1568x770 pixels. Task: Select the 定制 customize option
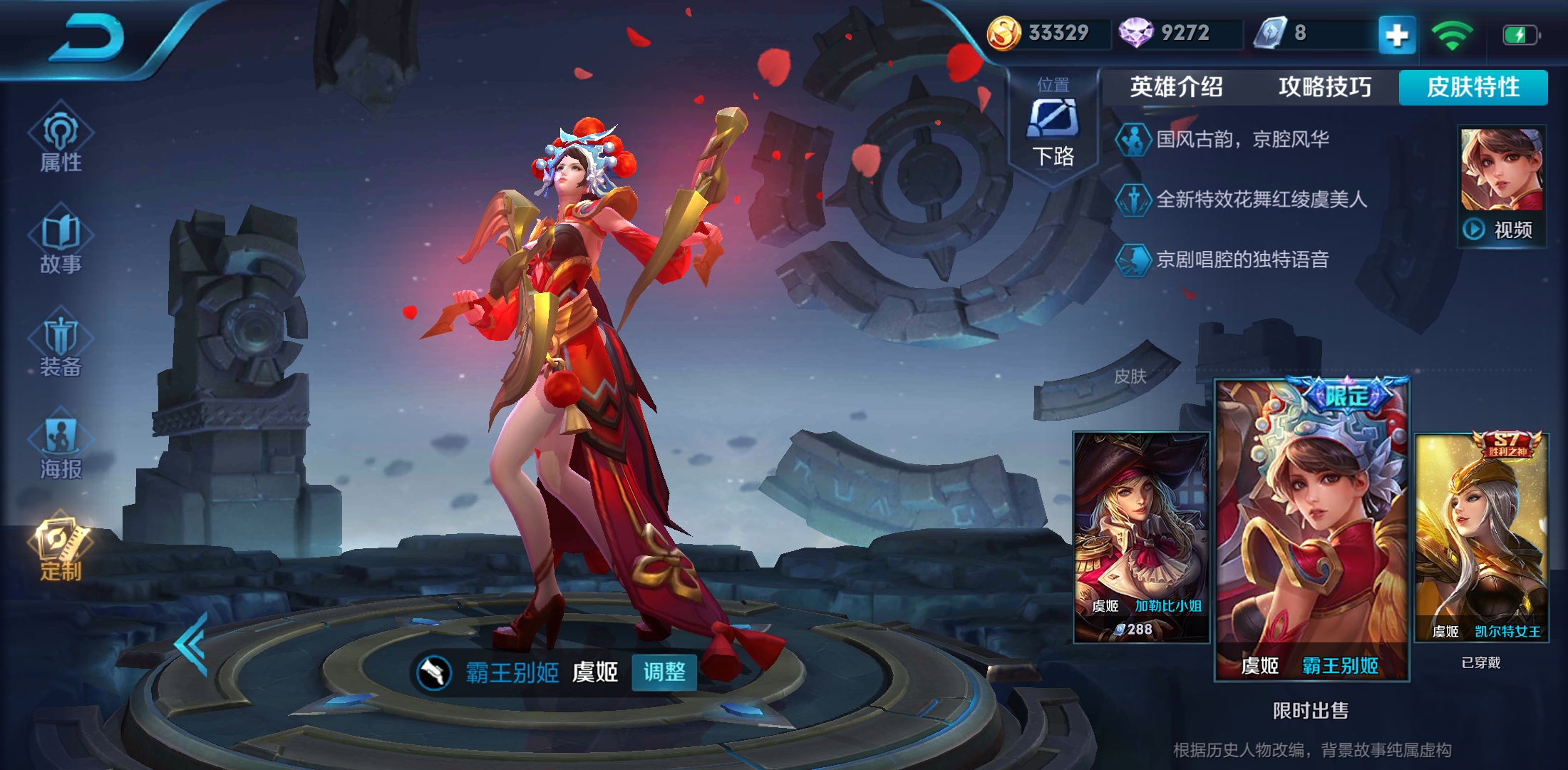pyautogui.click(x=61, y=550)
